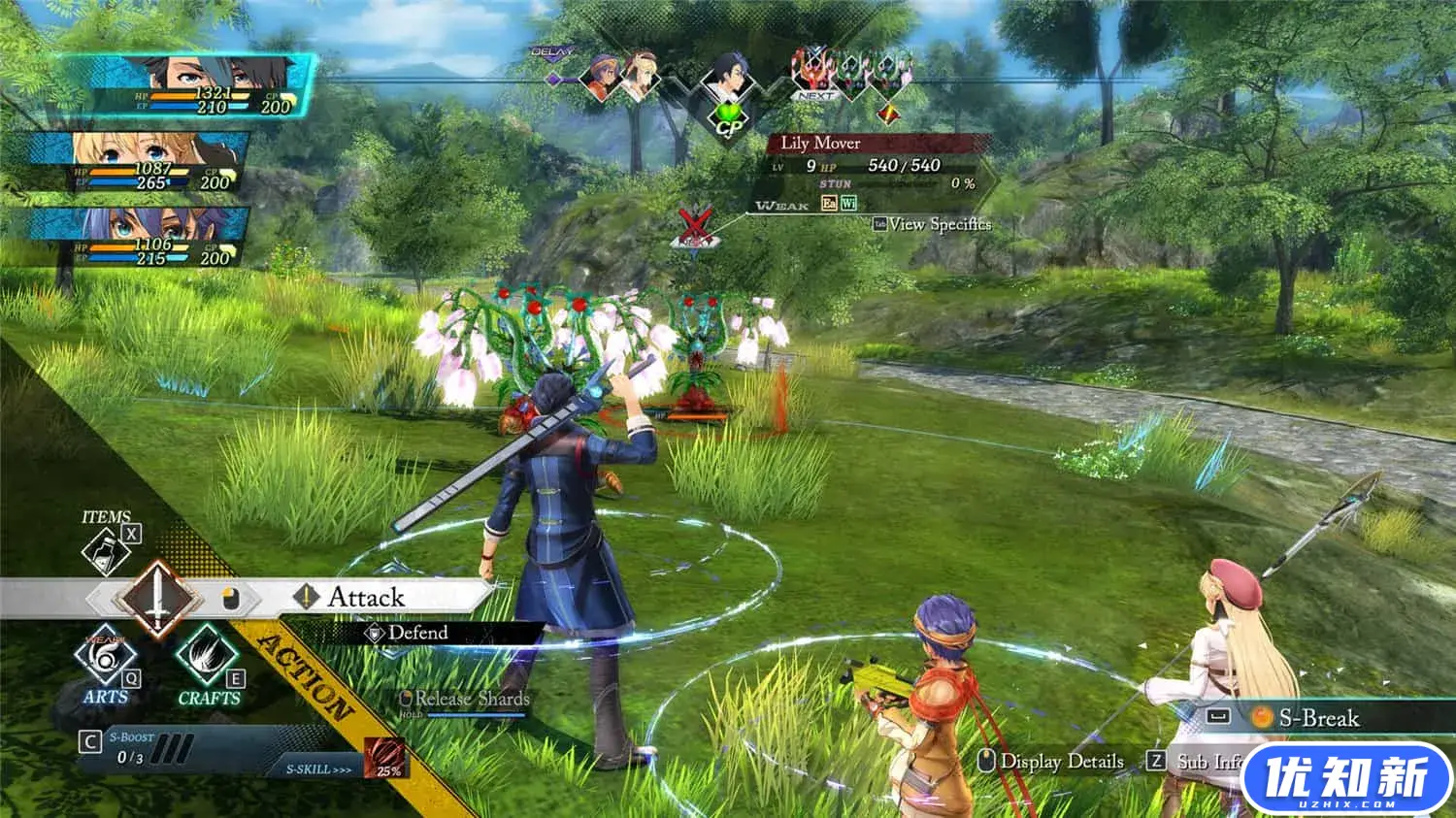Screen dimensions: 1456x818
Task: Open the Crafts slash icon
Action: coord(207,658)
